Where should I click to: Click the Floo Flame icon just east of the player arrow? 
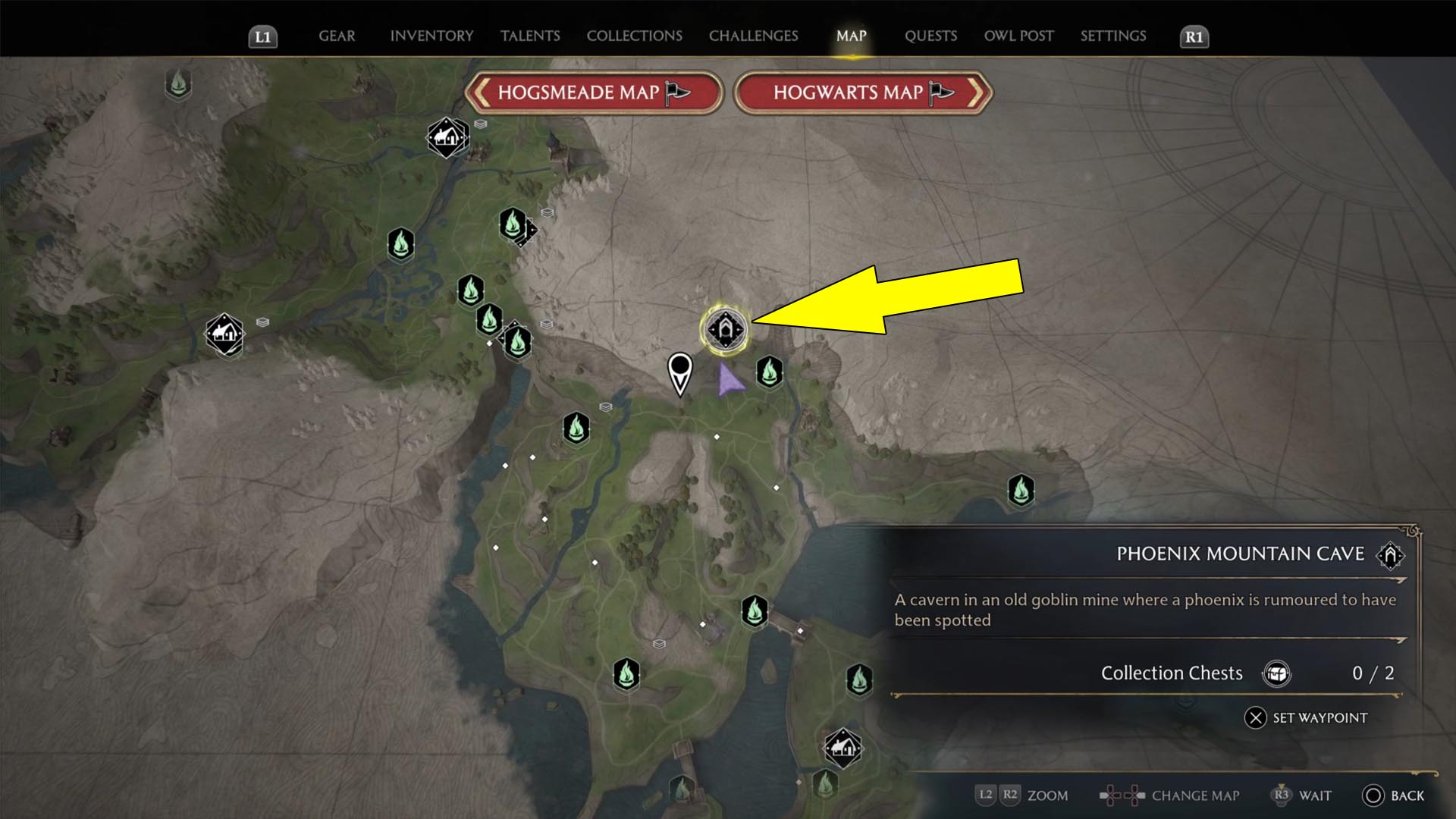click(768, 373)
